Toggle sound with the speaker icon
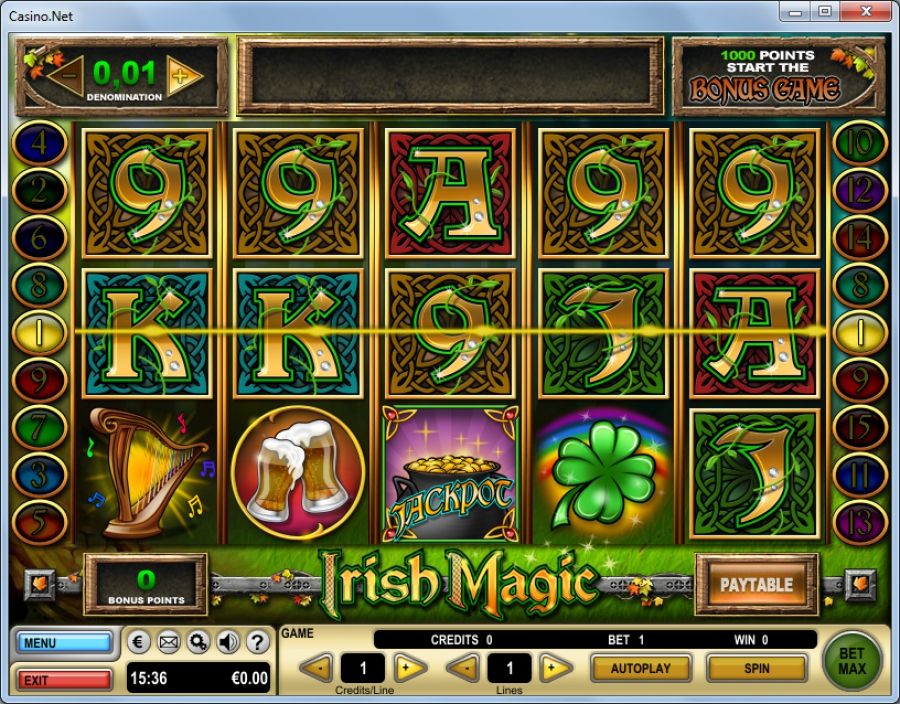The width and height of the screenshot is (900, 704). pyautogui.click(x=228, y=642)
